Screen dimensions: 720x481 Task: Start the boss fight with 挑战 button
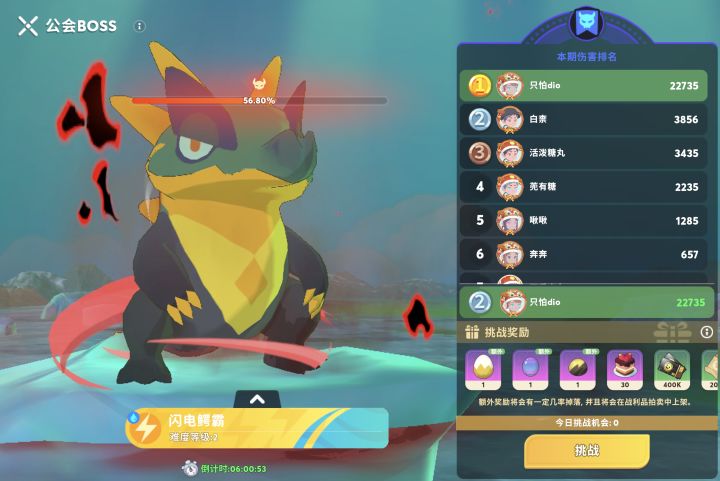[x=586, y=451]
